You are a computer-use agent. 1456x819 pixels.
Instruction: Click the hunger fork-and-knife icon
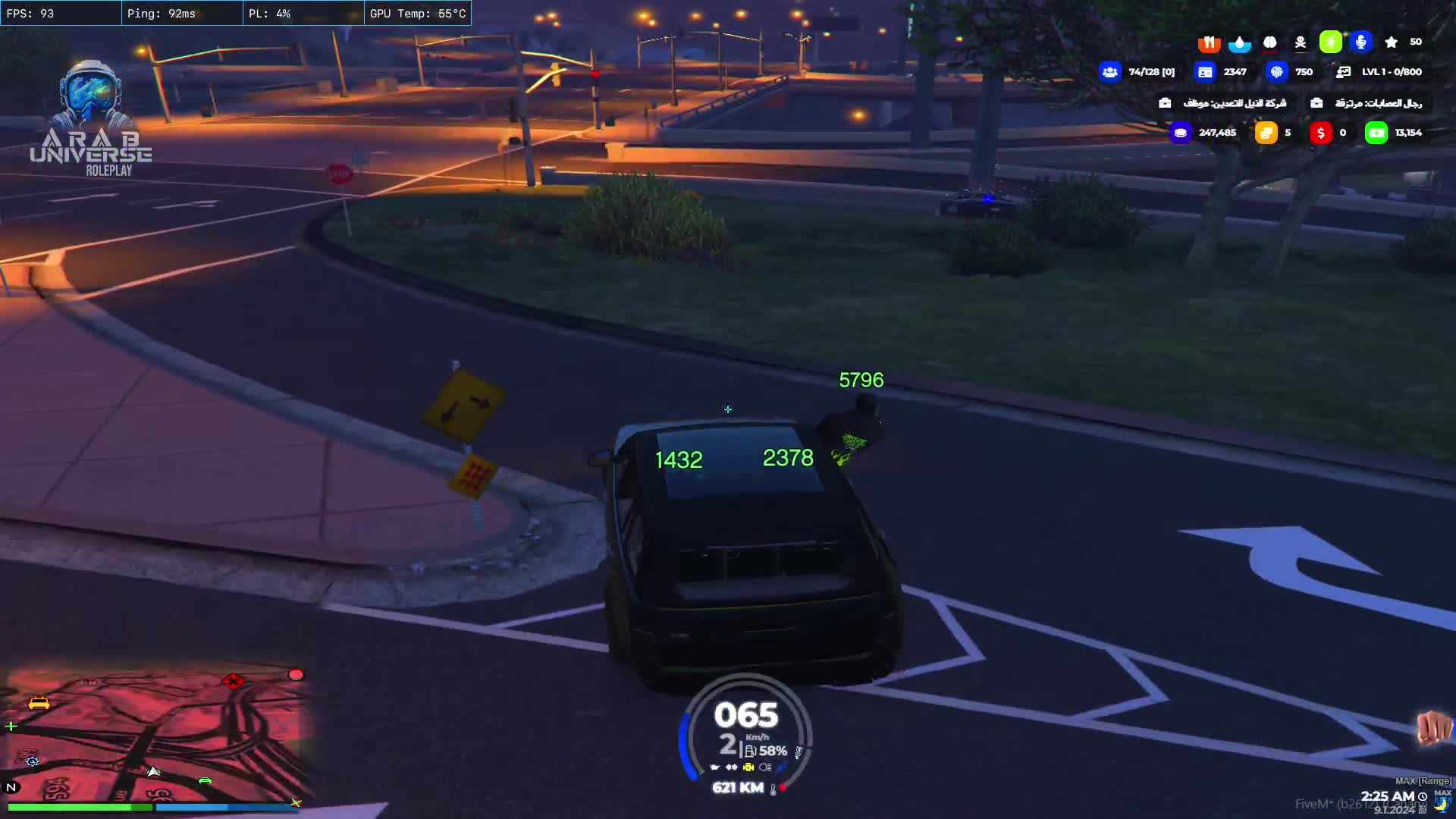1209,42
